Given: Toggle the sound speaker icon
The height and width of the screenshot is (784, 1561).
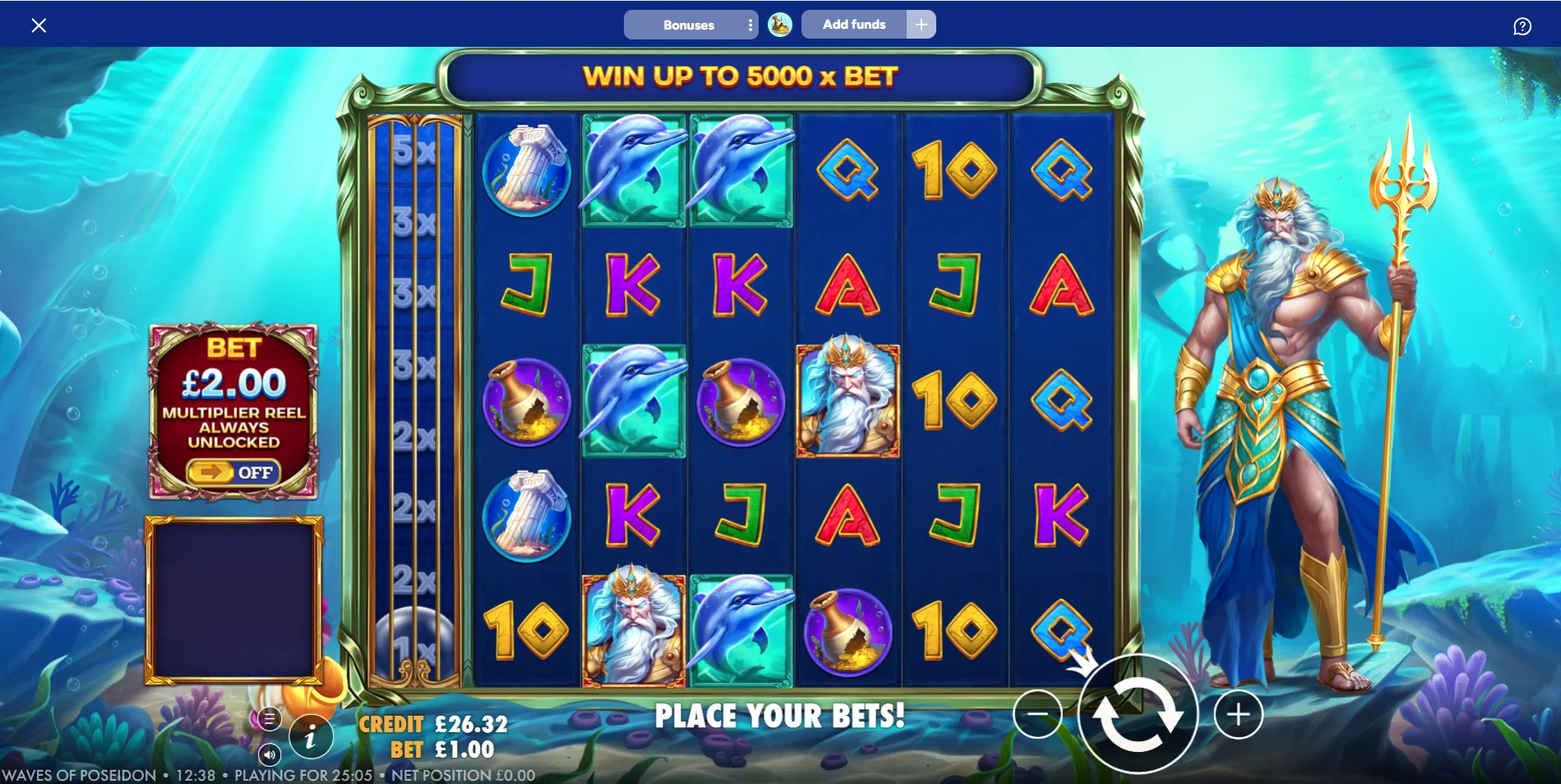Looking at the screenshot, I should pyautogui.click(x=270, y=754).
